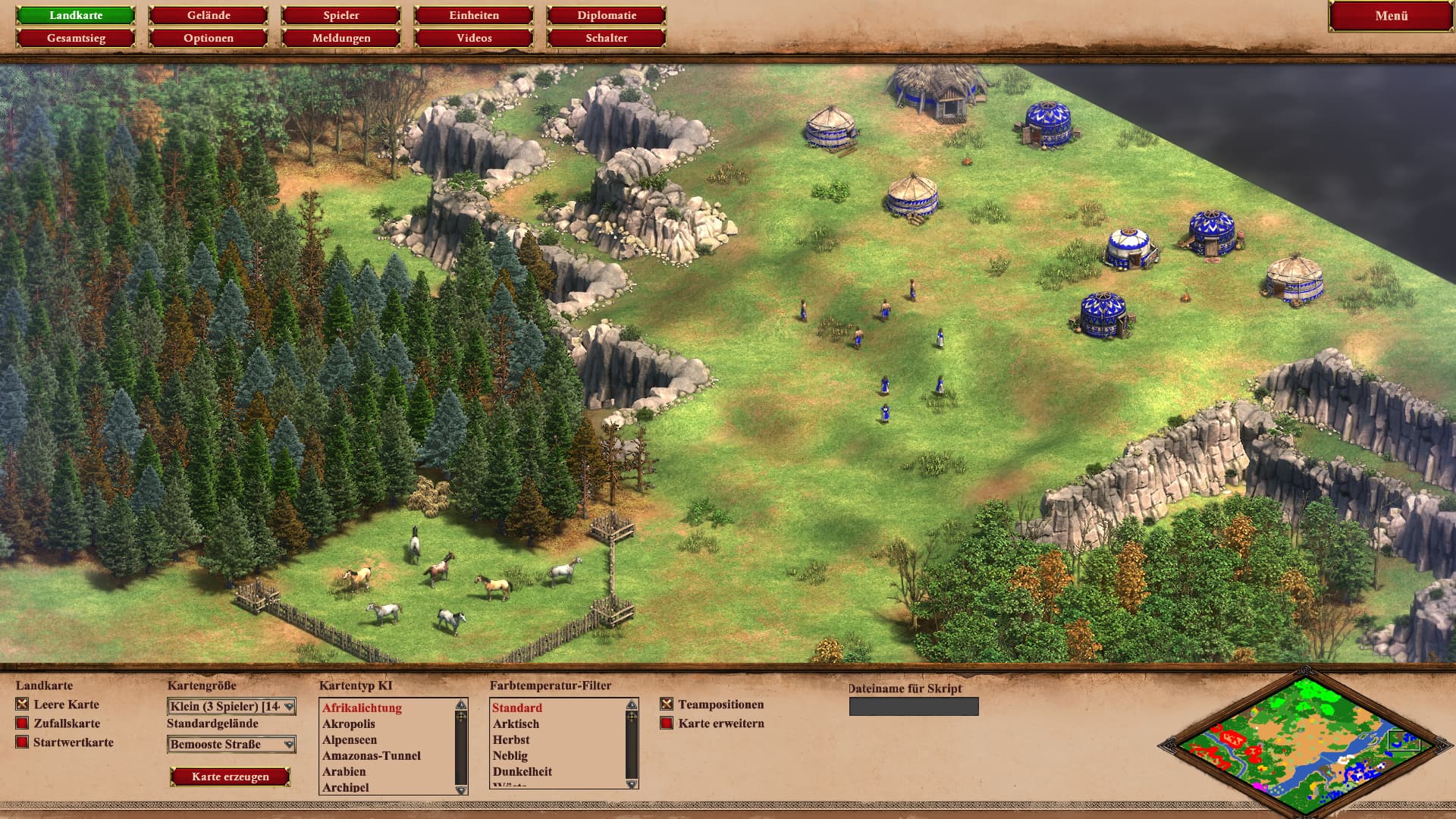The image size is (1456, 819).
Task: Click the Karte erzeugen button
Action: [x=231, y=777]
